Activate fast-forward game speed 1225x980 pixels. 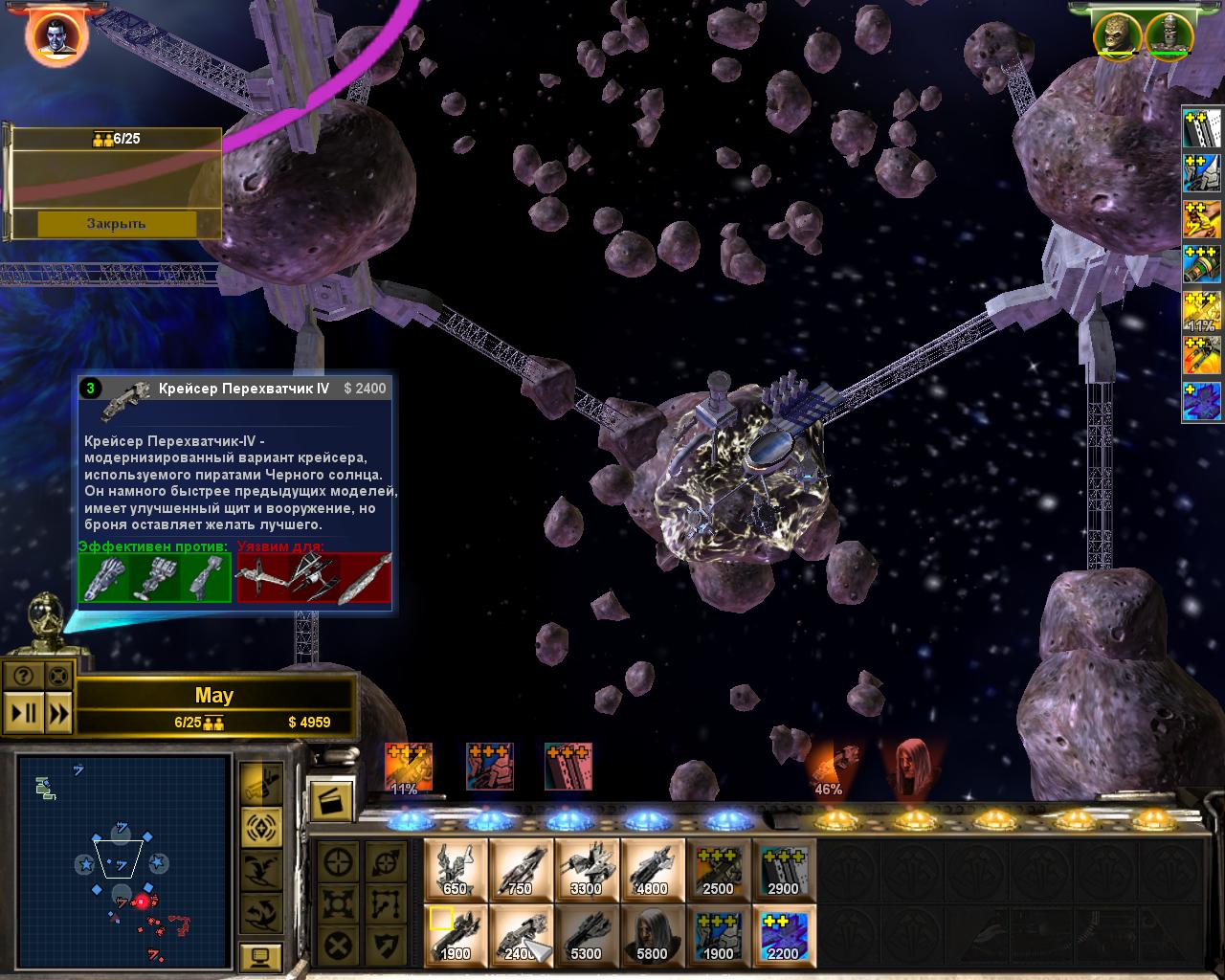pyautogui.click(x=58, y=712)
